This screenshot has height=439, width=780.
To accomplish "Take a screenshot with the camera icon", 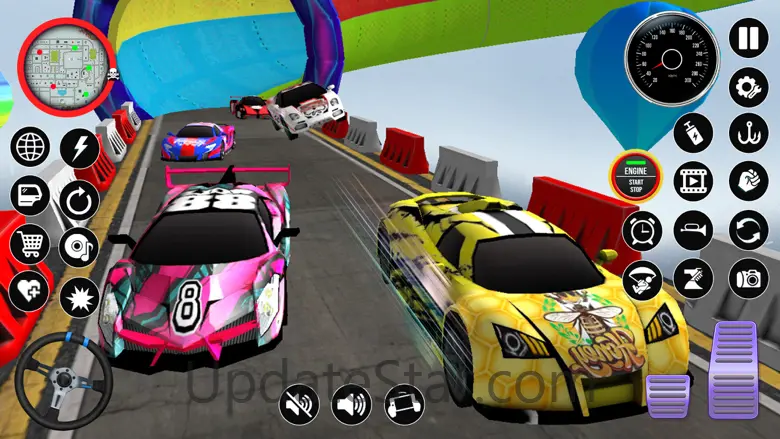I will click(747, 278).
